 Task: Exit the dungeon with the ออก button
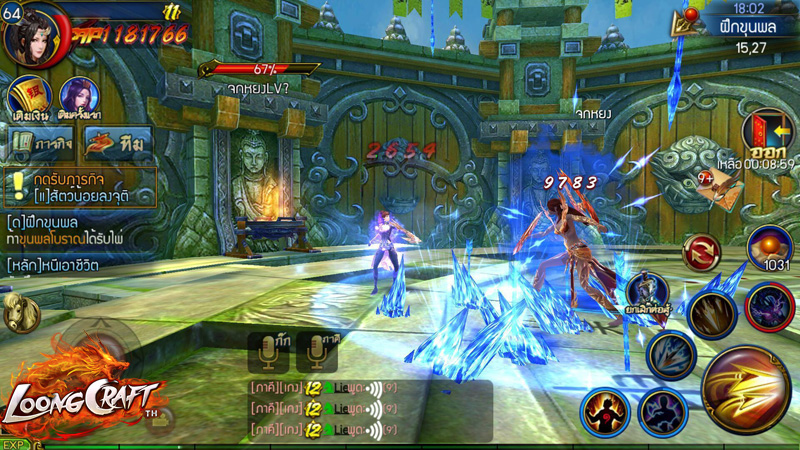[767, 135]
